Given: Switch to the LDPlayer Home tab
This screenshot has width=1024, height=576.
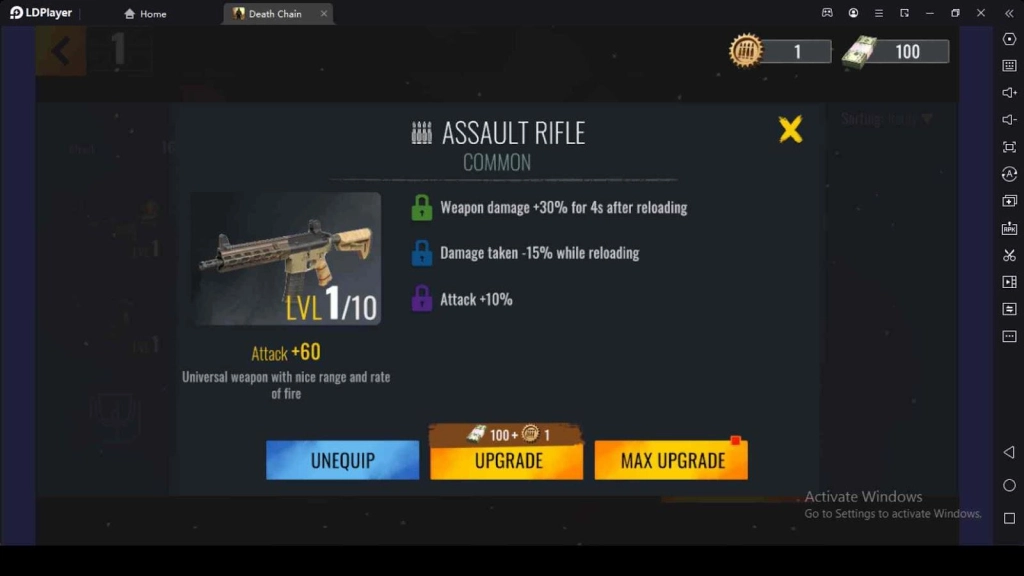Looking at the screenshot, I should pos(146,14).
